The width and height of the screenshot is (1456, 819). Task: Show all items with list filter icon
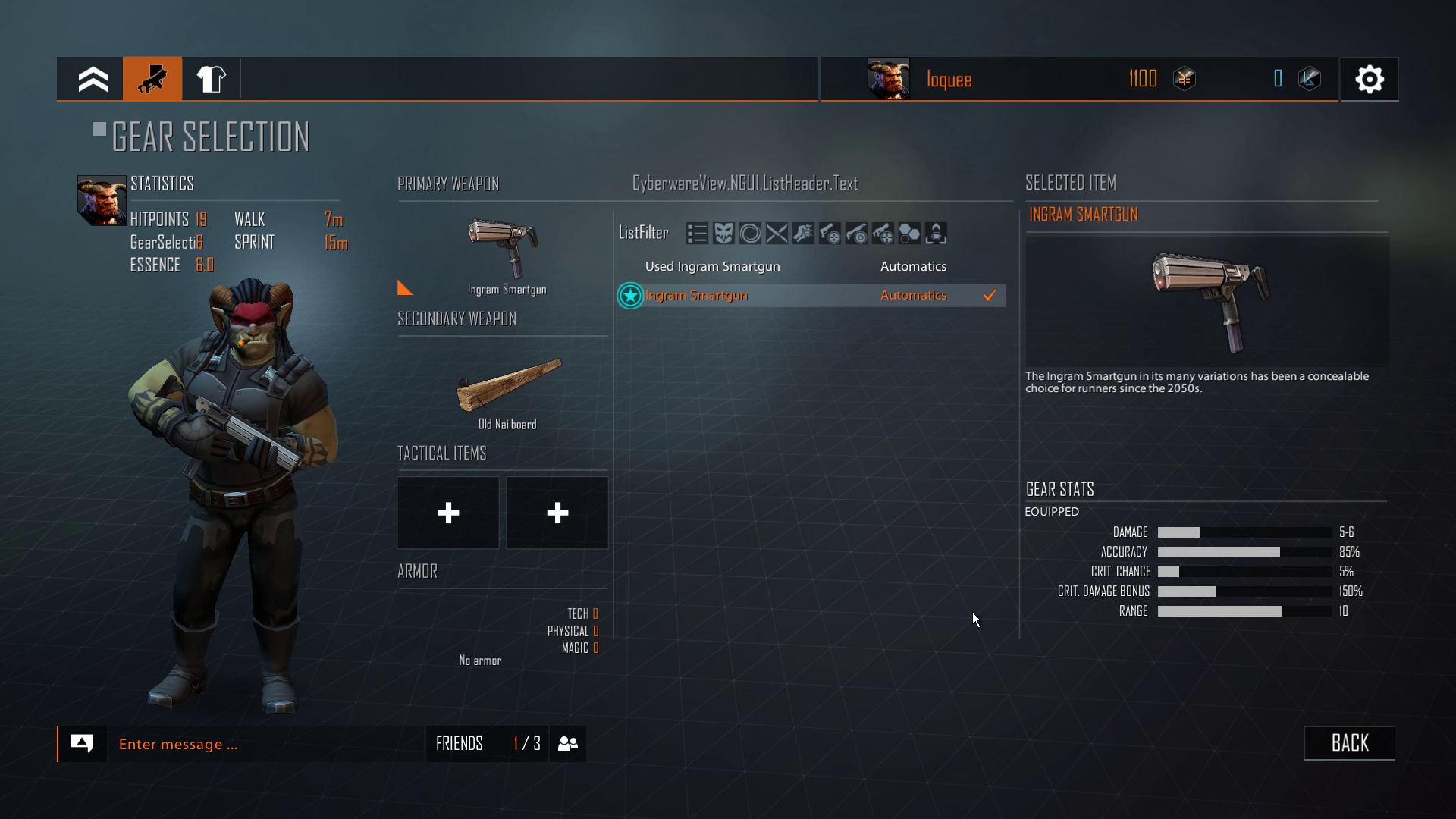pyautogui.click(x=697, y=234)
